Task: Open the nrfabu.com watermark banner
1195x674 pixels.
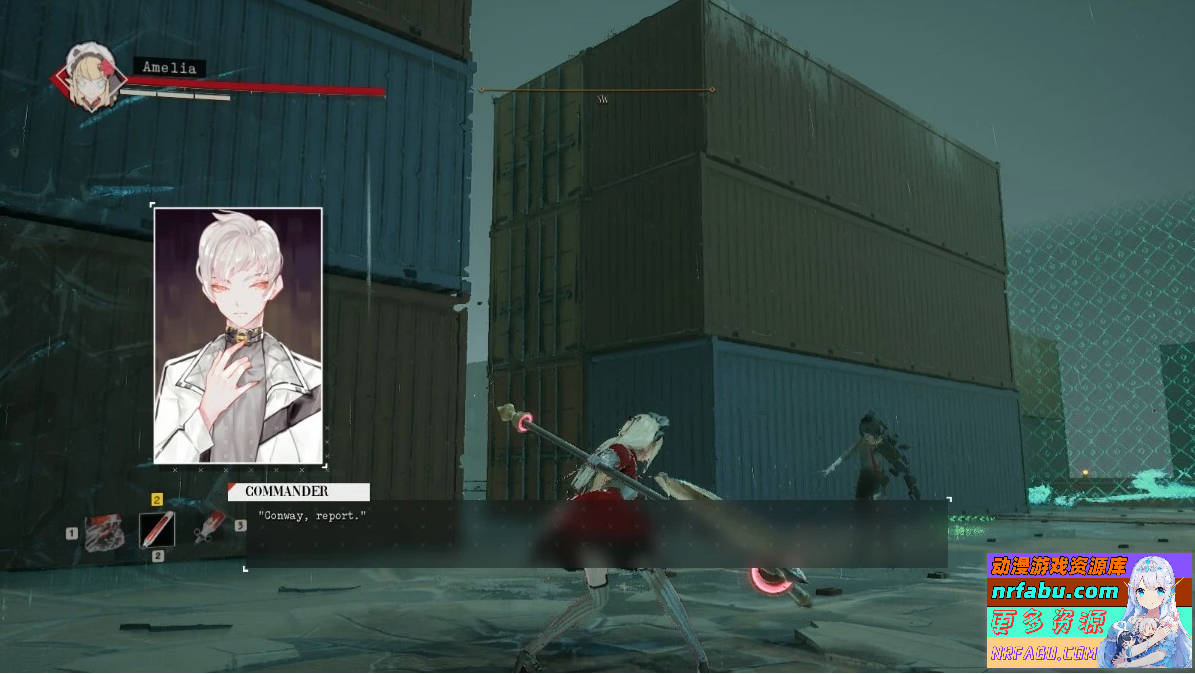Action: pyautogui.click(x=1088, y=610)
